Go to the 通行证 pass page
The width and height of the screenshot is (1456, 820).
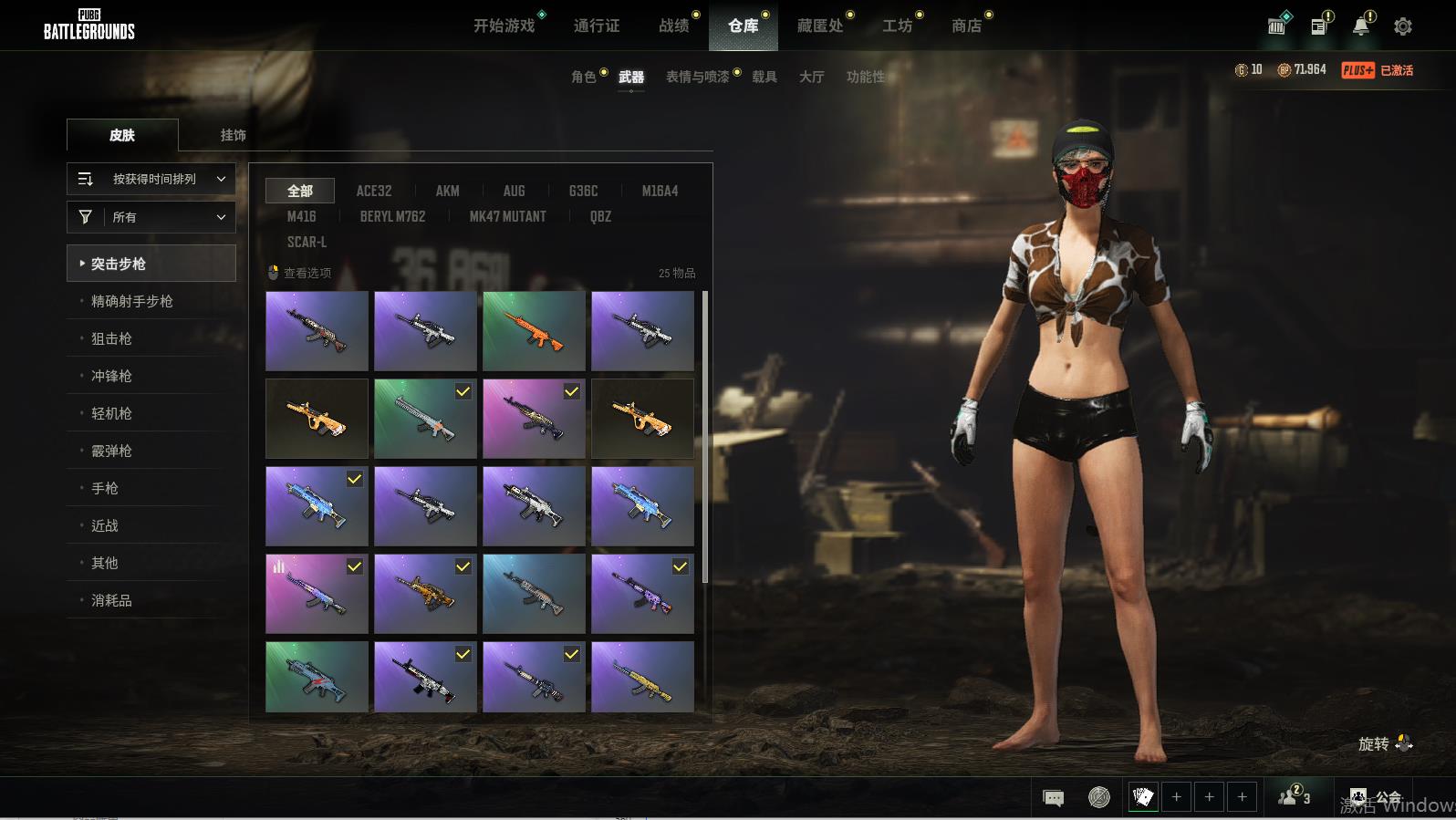[x=597, y=26]
